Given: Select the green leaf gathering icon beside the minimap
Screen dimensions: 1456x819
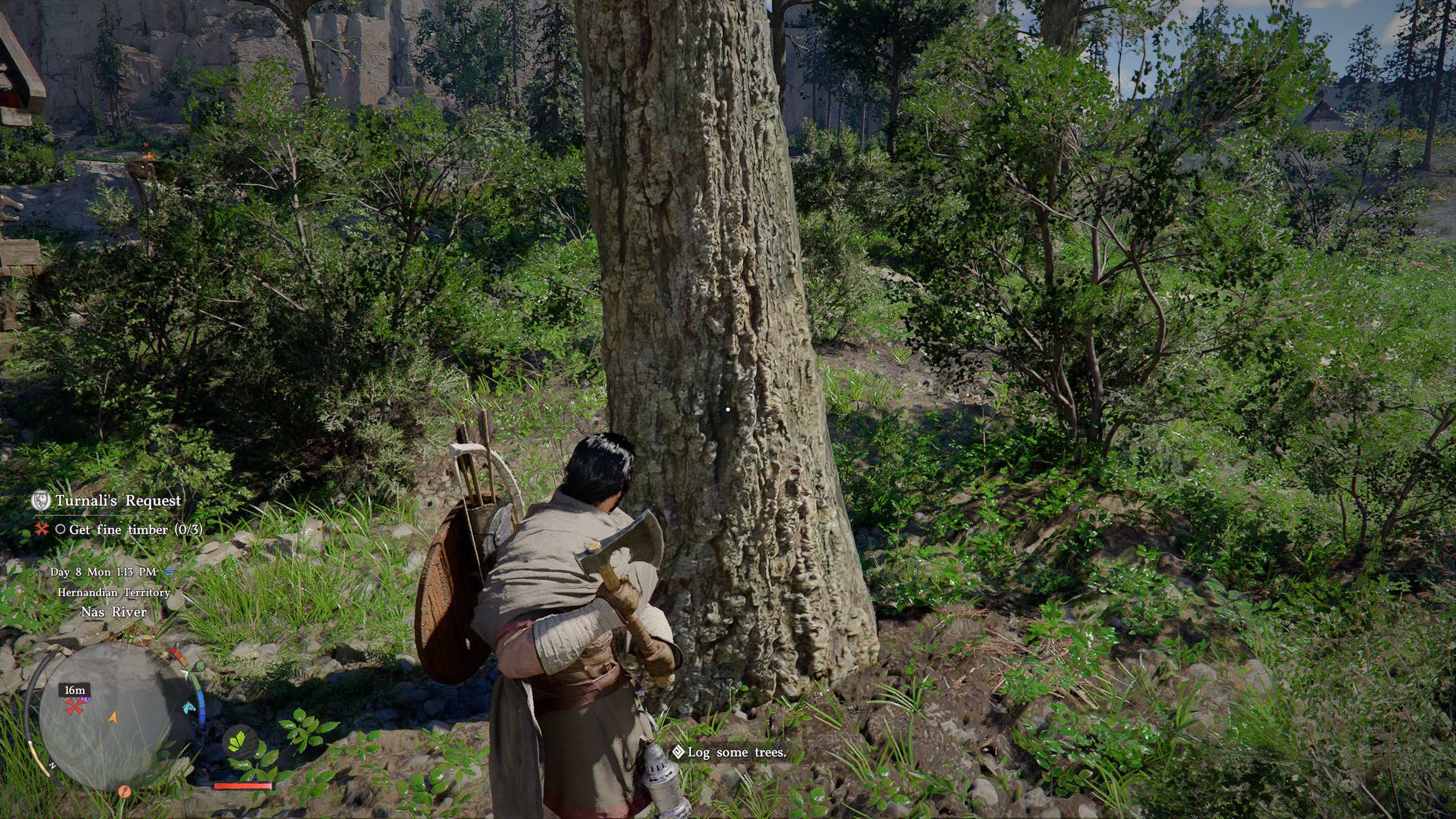Looking at the screenshot, I should (x=242, y=742).
